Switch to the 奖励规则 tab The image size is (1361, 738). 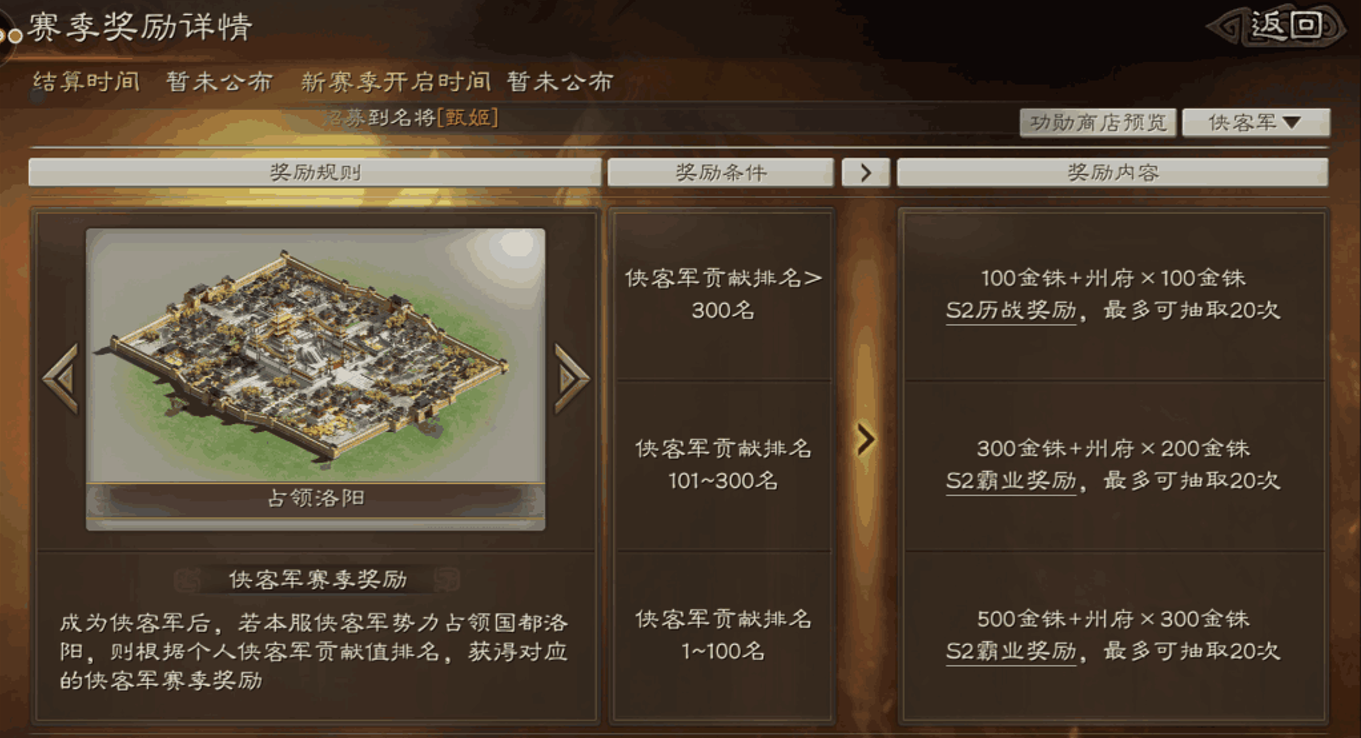[317, 171]
